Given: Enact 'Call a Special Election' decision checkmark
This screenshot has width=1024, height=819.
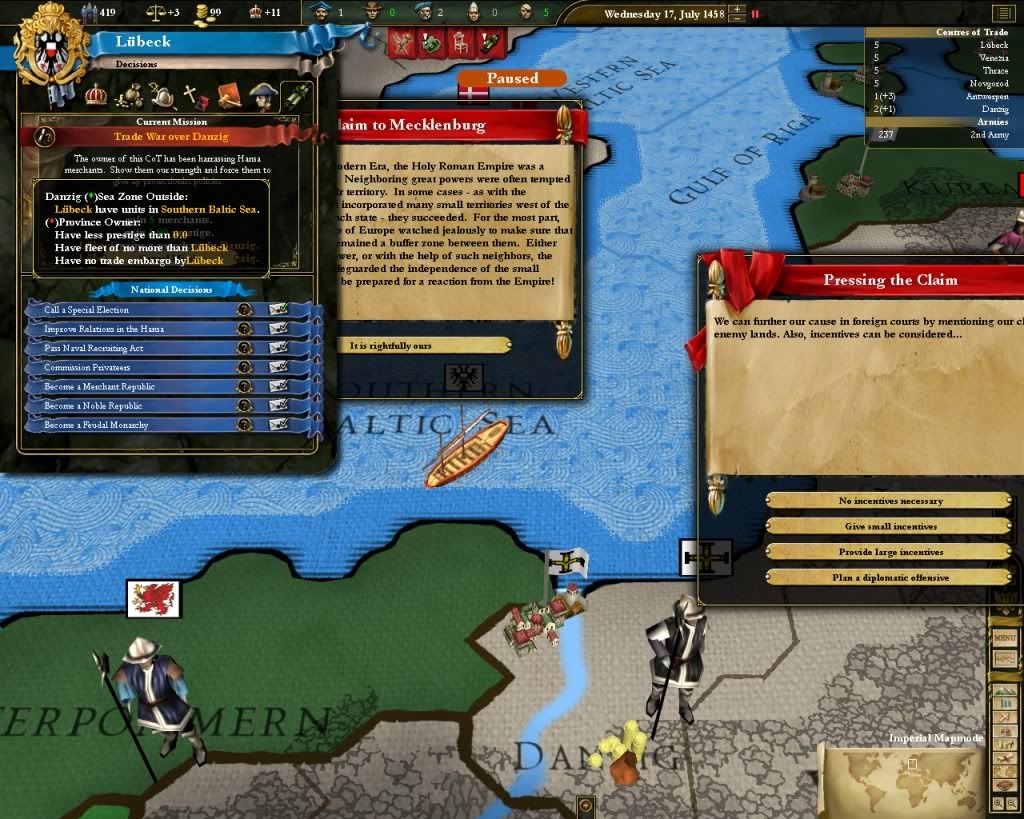Looking at the screenshot, I should (x=278, y=310).
